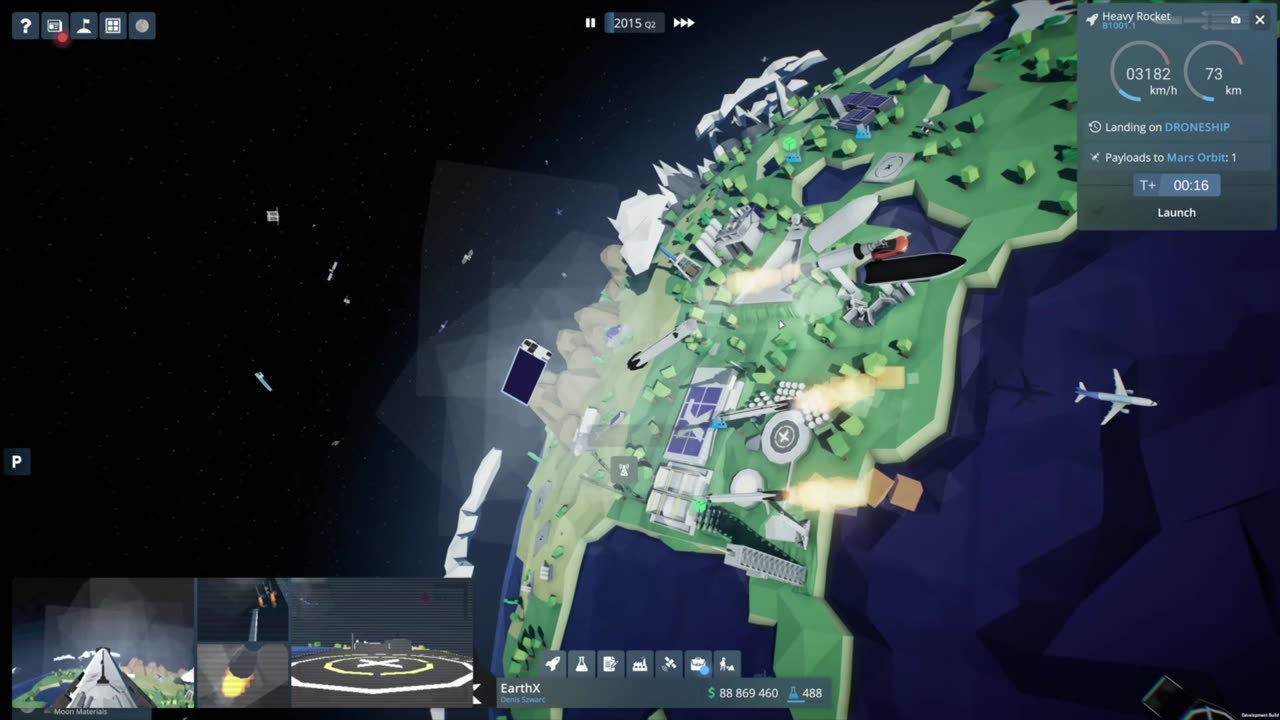Image resolution: width=1280 pixels, height=720 pixels.
Task: Open the research flask menu
Action: (582, 663)
